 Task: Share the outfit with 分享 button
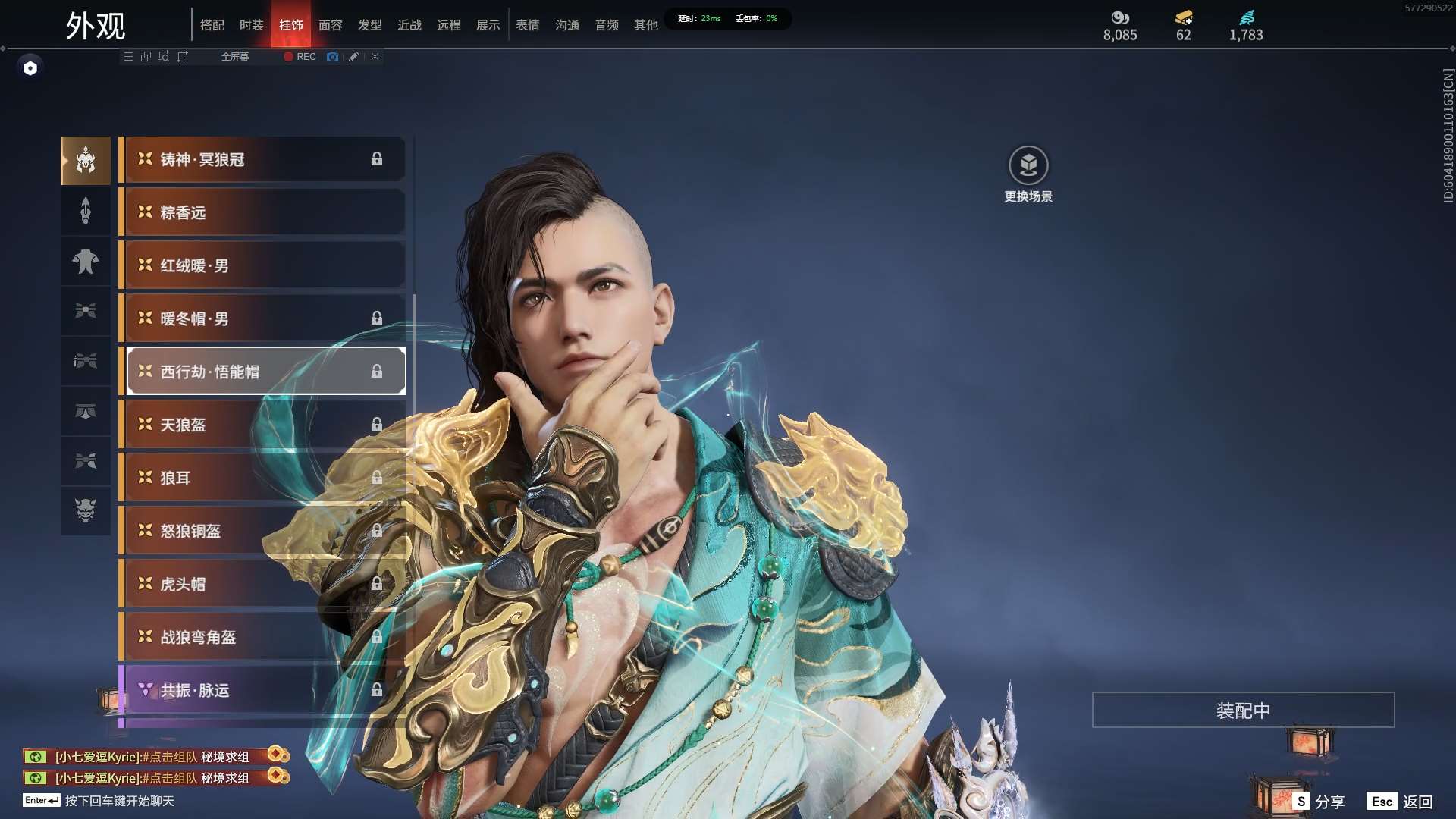1319,802
